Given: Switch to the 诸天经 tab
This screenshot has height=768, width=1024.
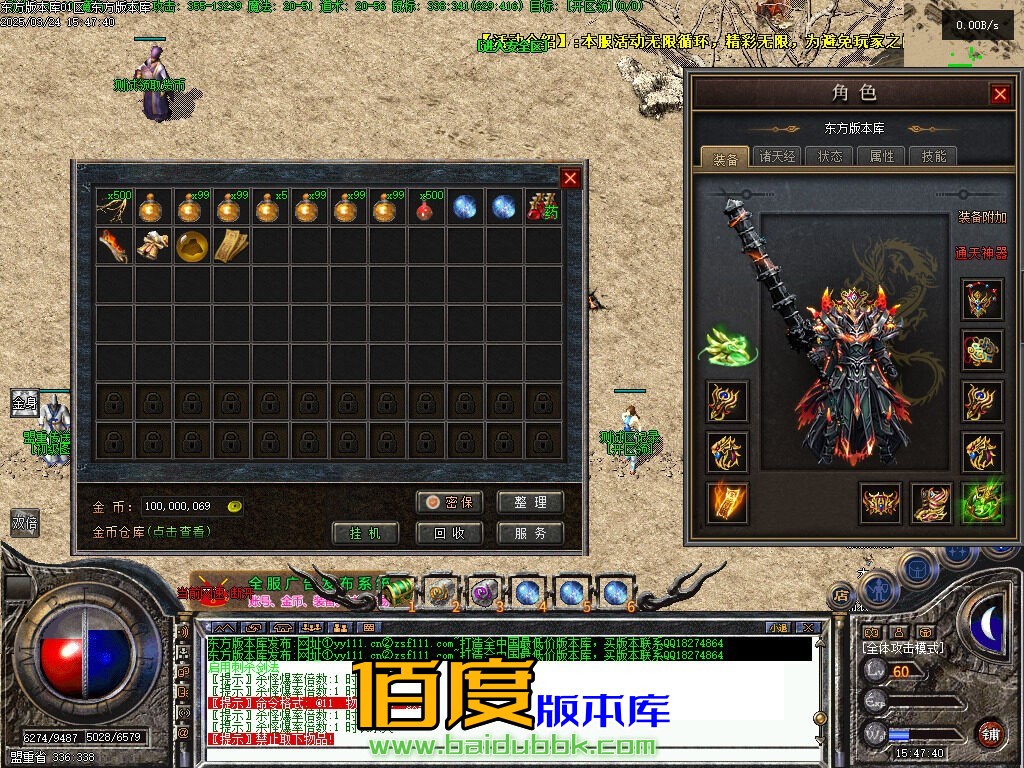Looking at the screenshot, I should pos(777,157).
